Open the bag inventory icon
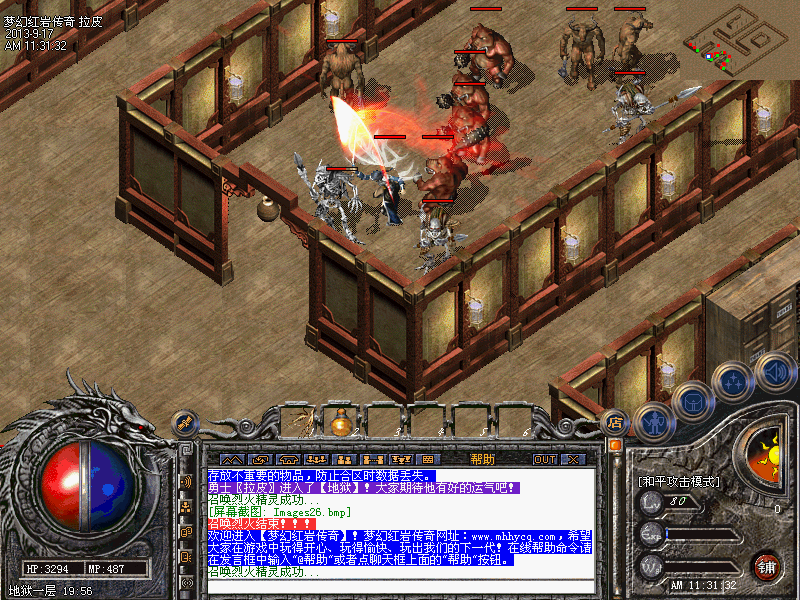The height and width of the screenshot is (600, 800). pos(692,402)
